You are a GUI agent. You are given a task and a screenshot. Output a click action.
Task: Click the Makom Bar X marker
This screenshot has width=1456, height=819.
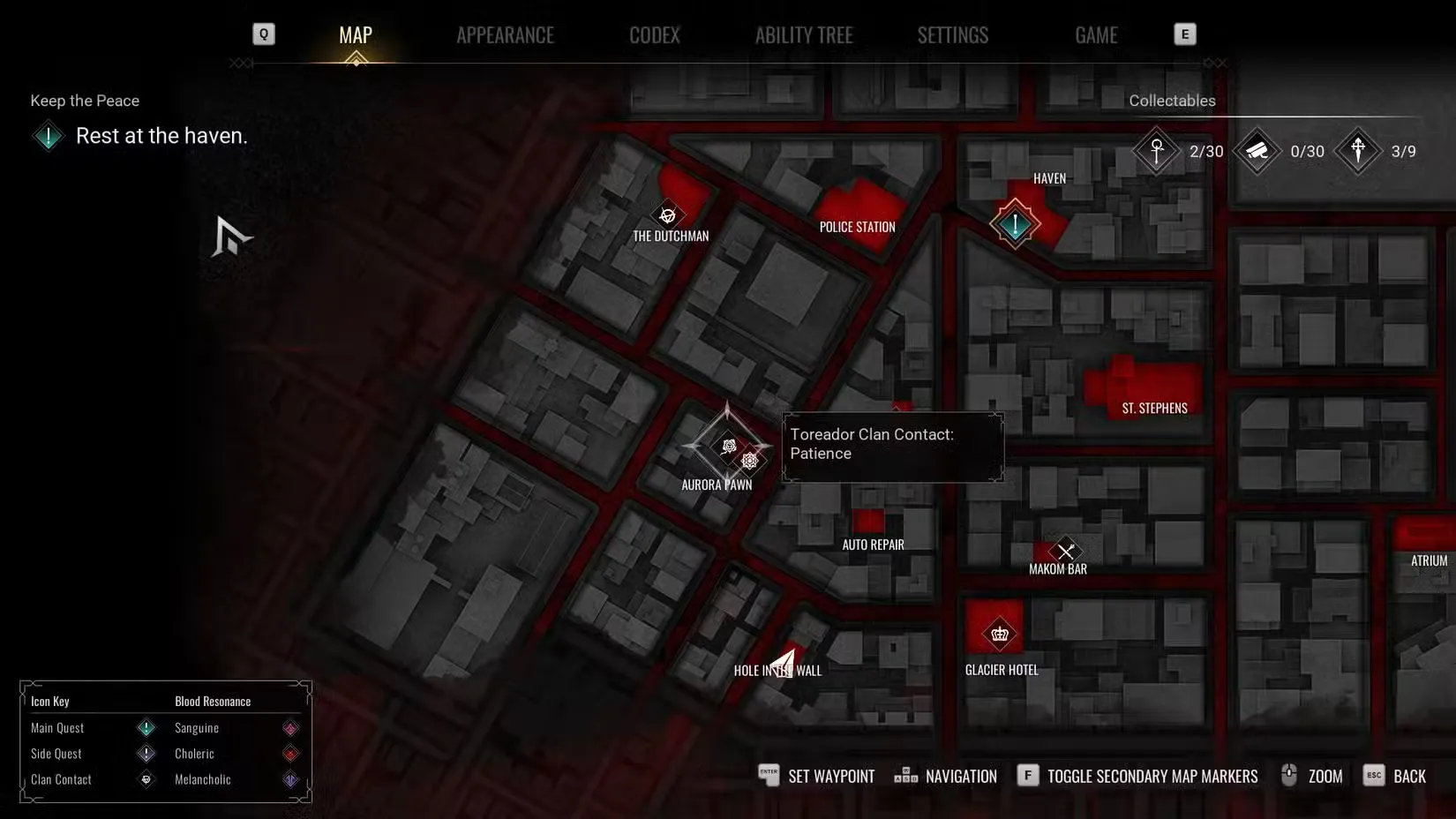[x=1068, y=551]
